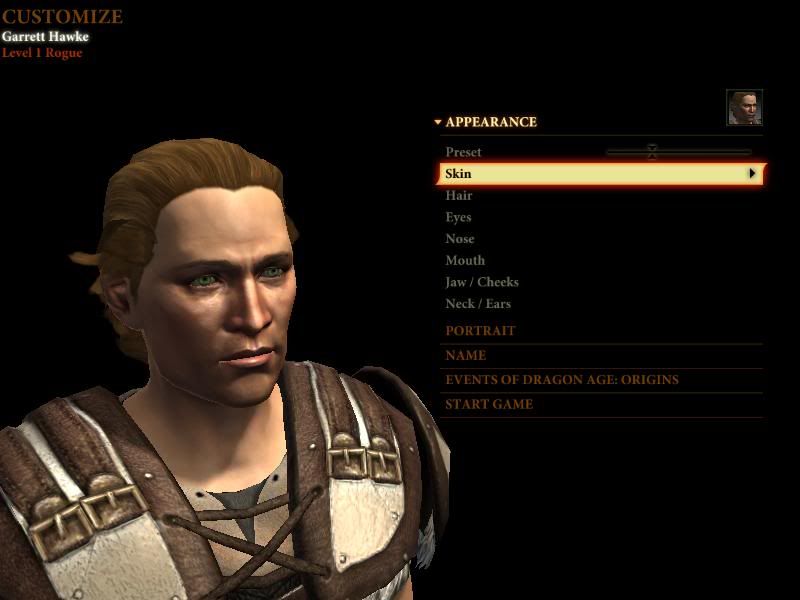Screen dimensions: 800x600
Task: Open the Mouth settings
Action: (x=465, y=261)
